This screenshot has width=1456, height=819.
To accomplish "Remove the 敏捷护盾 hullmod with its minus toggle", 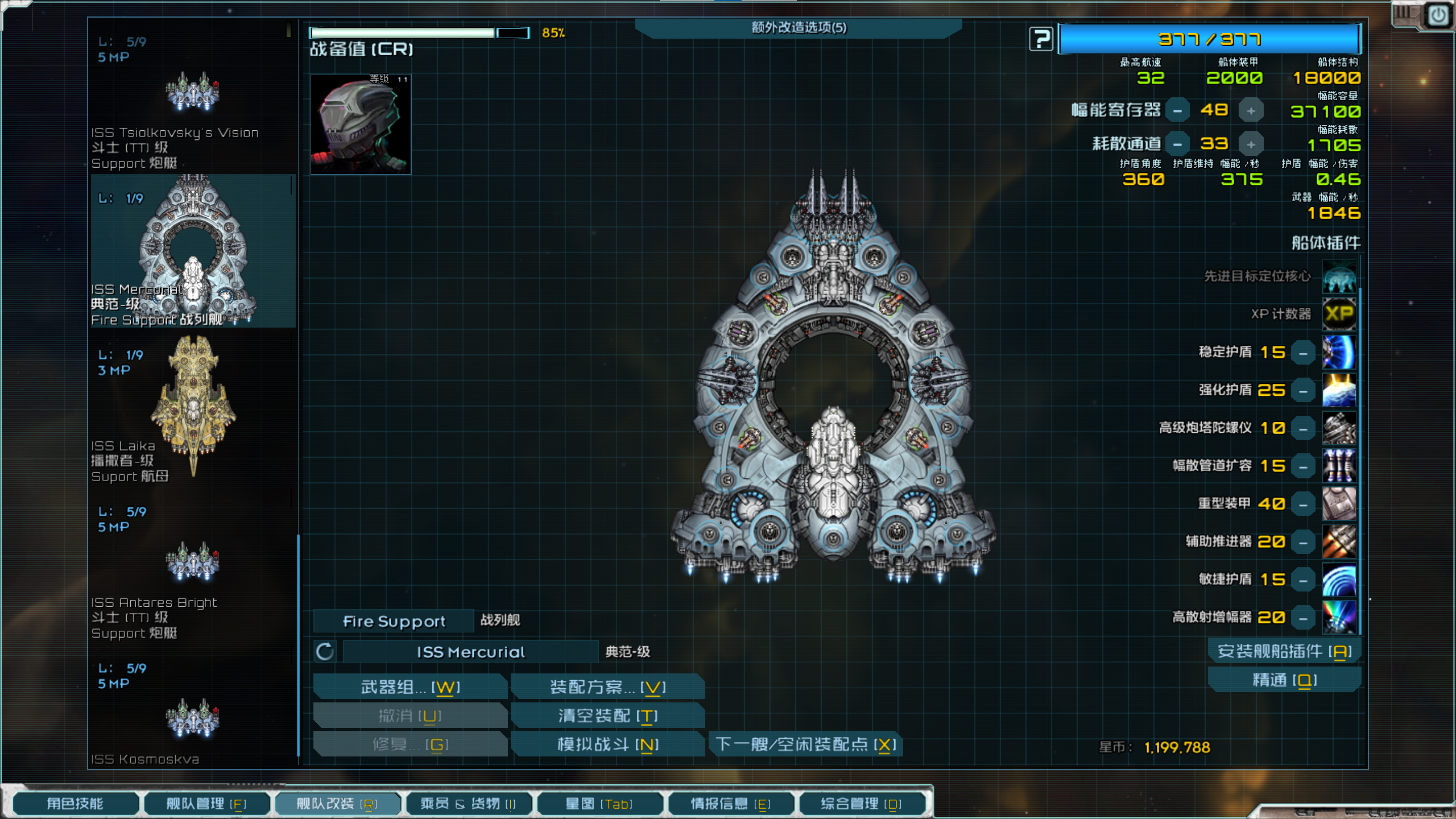I will (x=1303, y=580).
